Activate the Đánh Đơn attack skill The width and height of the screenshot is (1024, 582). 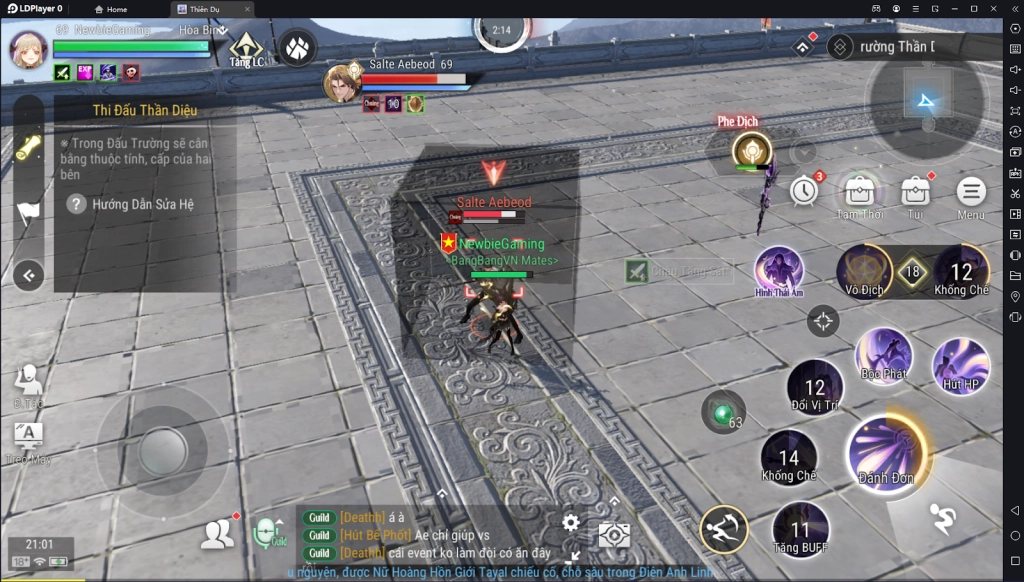click(885, 452)
